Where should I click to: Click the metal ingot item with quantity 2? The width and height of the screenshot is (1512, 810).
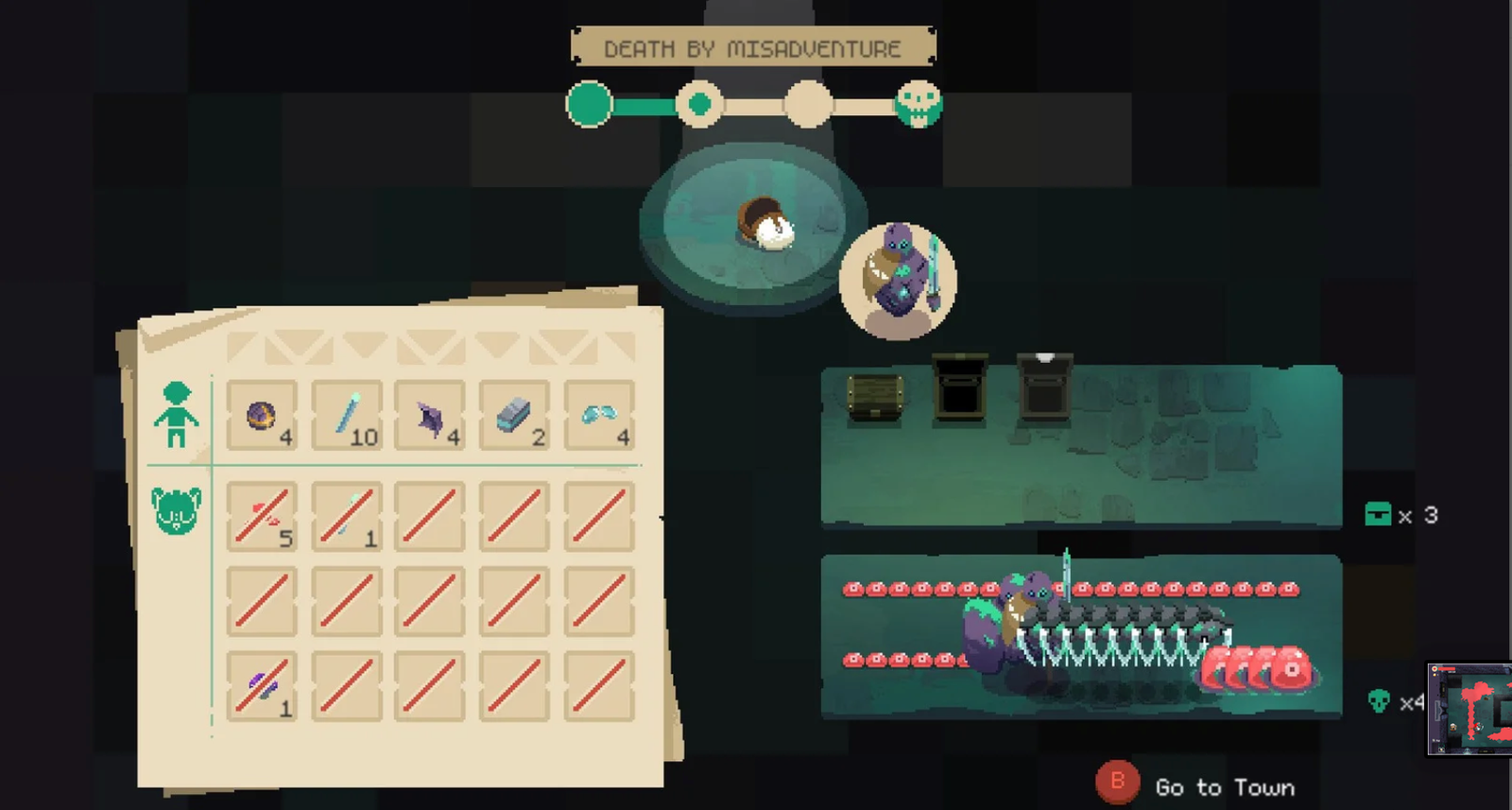click(x=514, y=416)
